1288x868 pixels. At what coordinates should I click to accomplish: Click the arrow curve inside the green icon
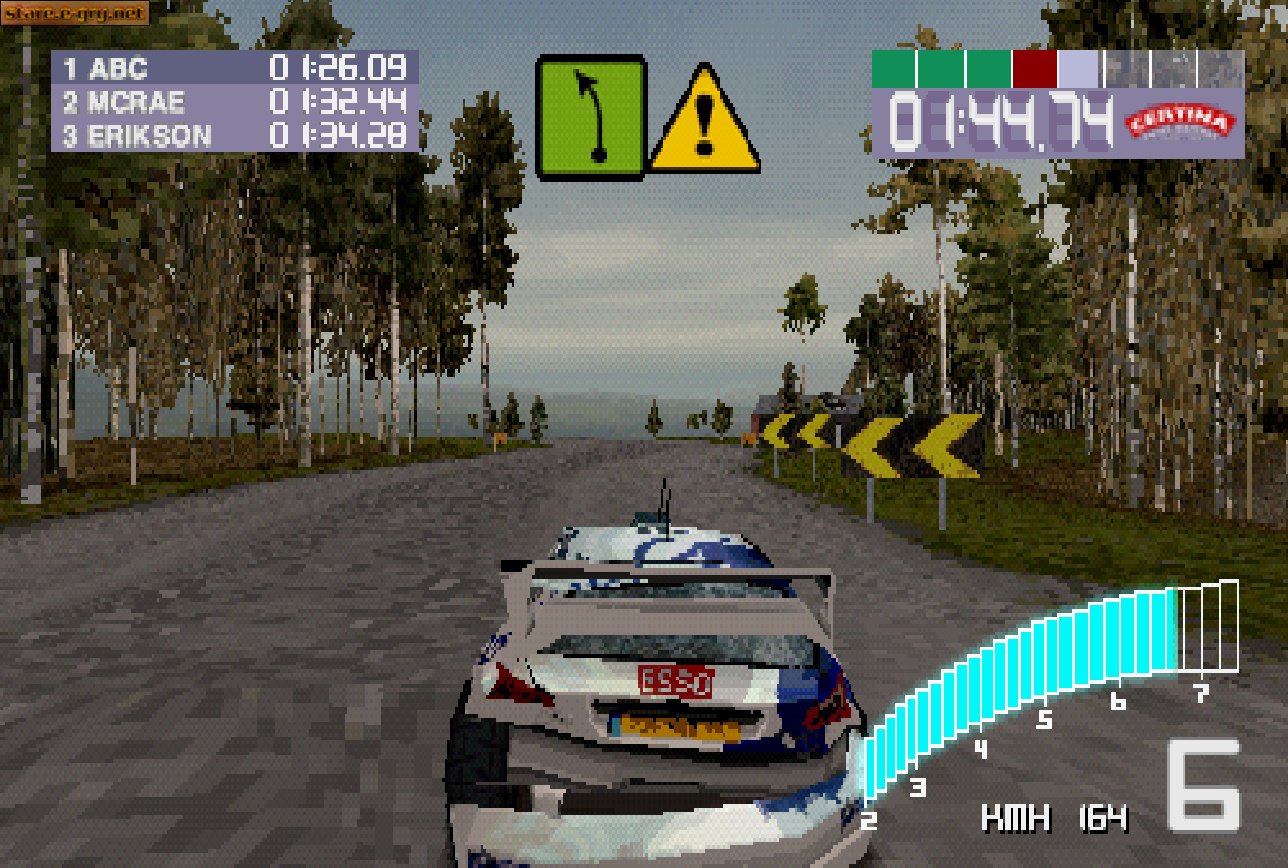pos(593,110)
